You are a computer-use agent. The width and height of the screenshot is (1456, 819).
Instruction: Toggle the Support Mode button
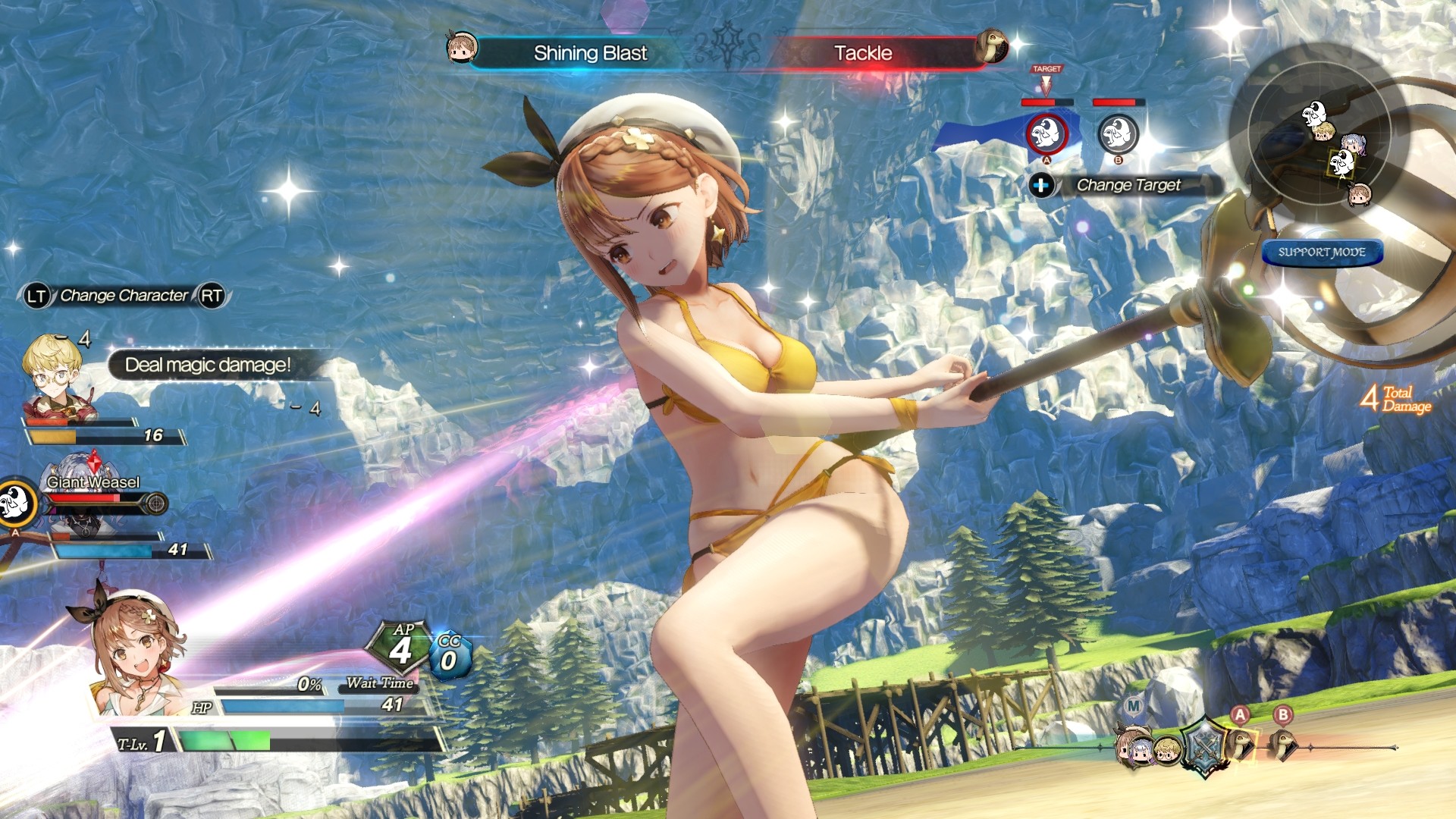pyautogui.click(x=1322, y=253)
